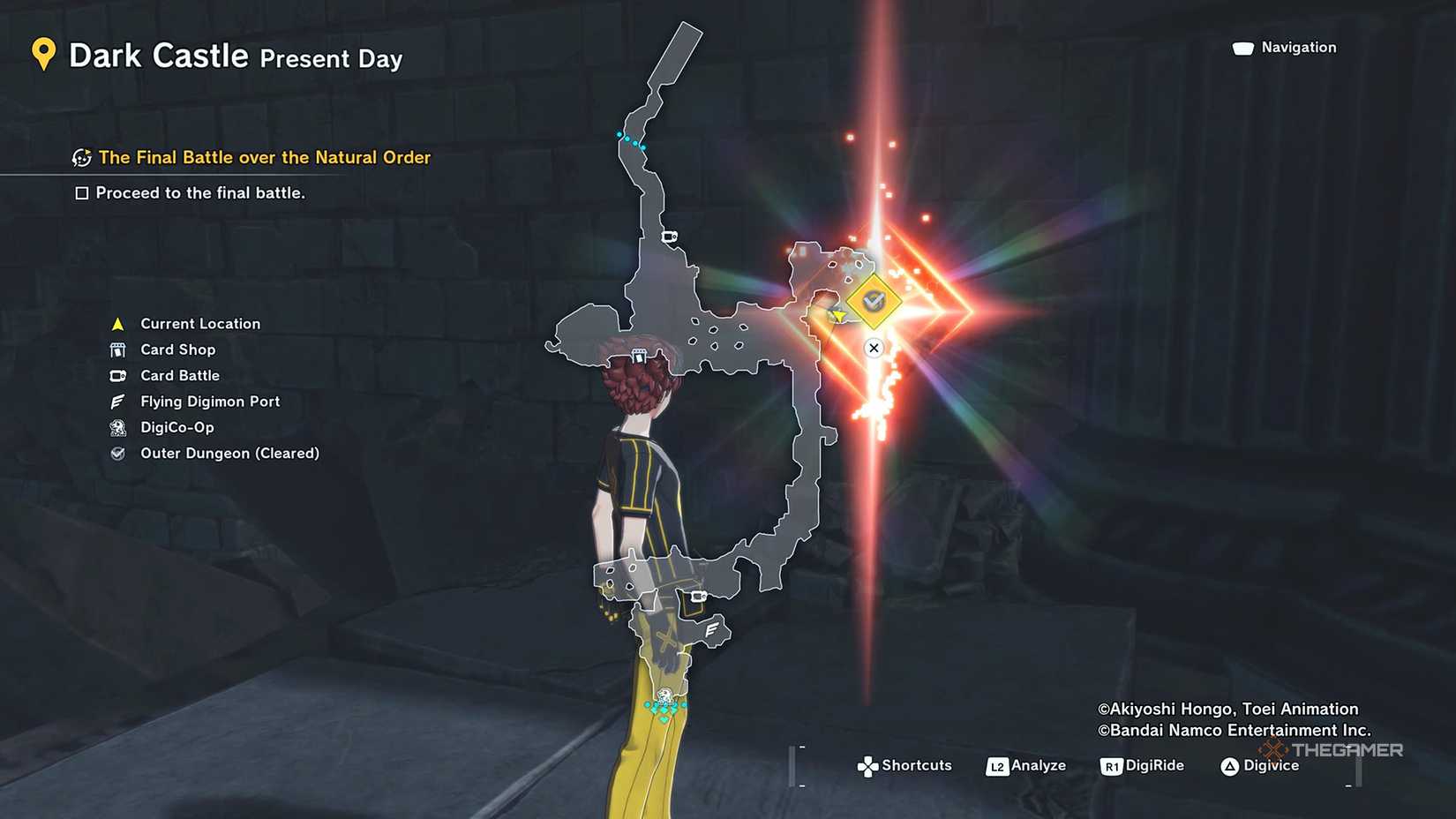Click the Card Battle marker beside the Flying Digimon Port
1456x819 pixels.
[x=698, y=597]
